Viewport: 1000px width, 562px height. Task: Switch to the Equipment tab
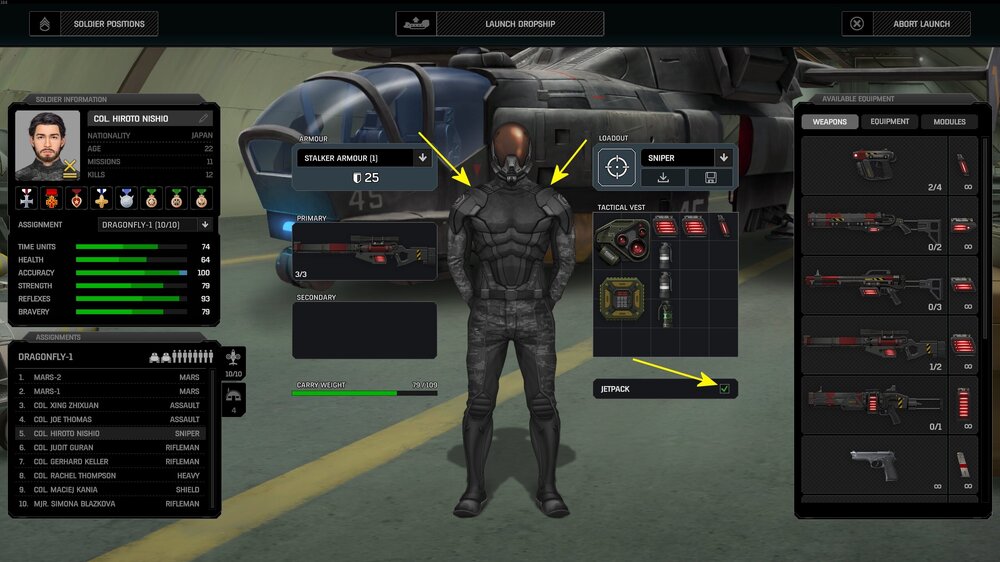pos(889,122)
